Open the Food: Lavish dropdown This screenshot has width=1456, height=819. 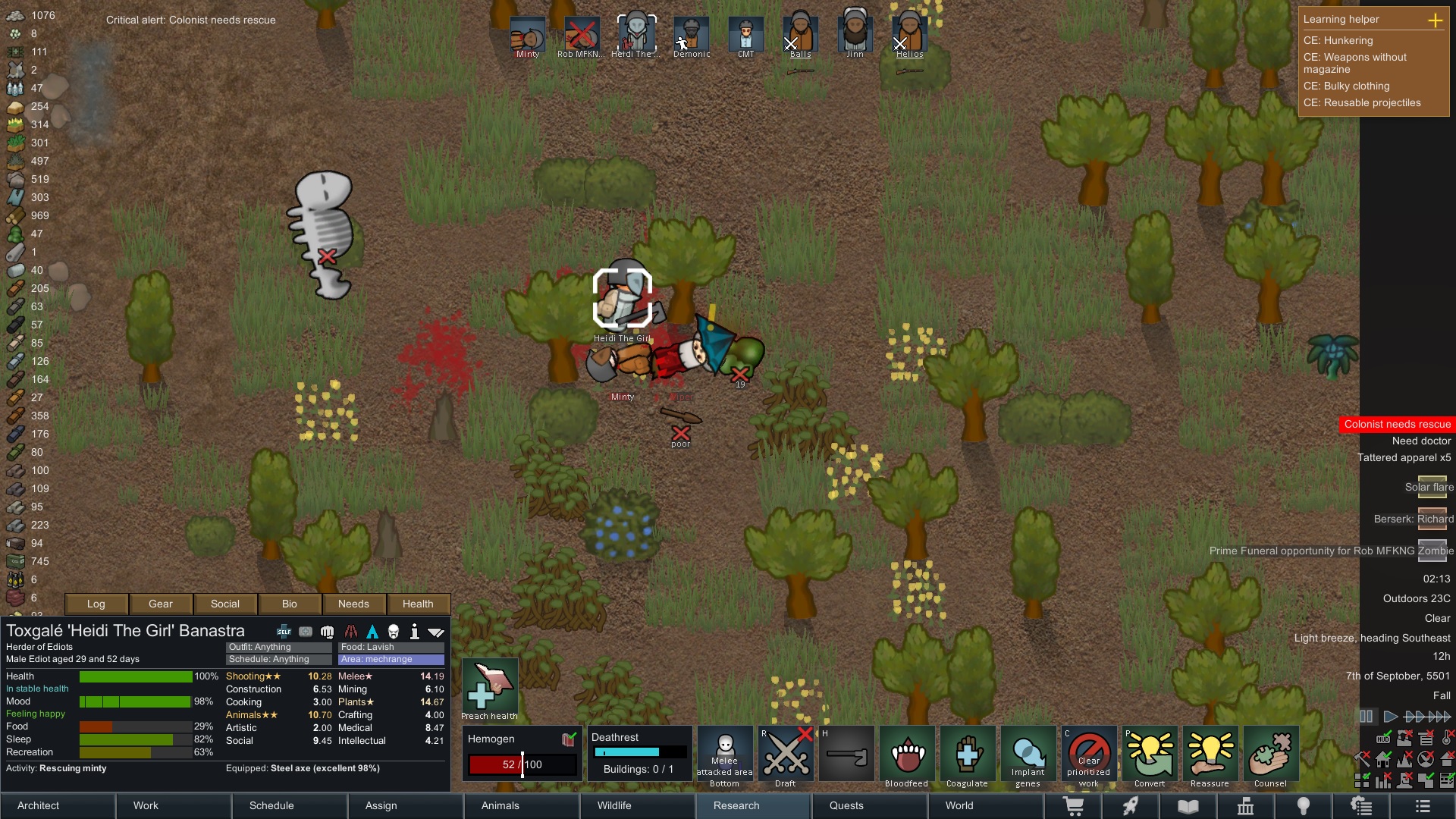point(391,647)
